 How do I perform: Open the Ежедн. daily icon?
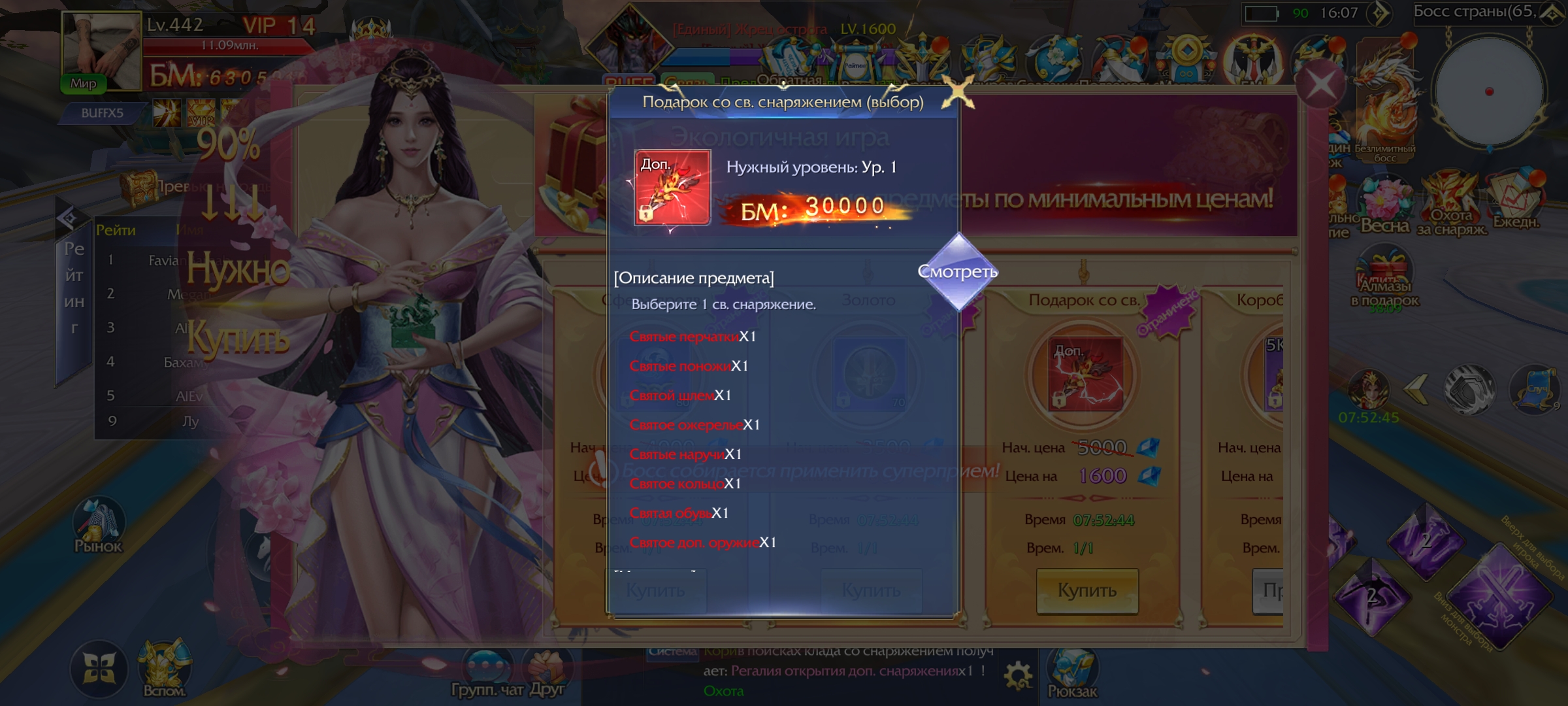(x=1516, y=199)
